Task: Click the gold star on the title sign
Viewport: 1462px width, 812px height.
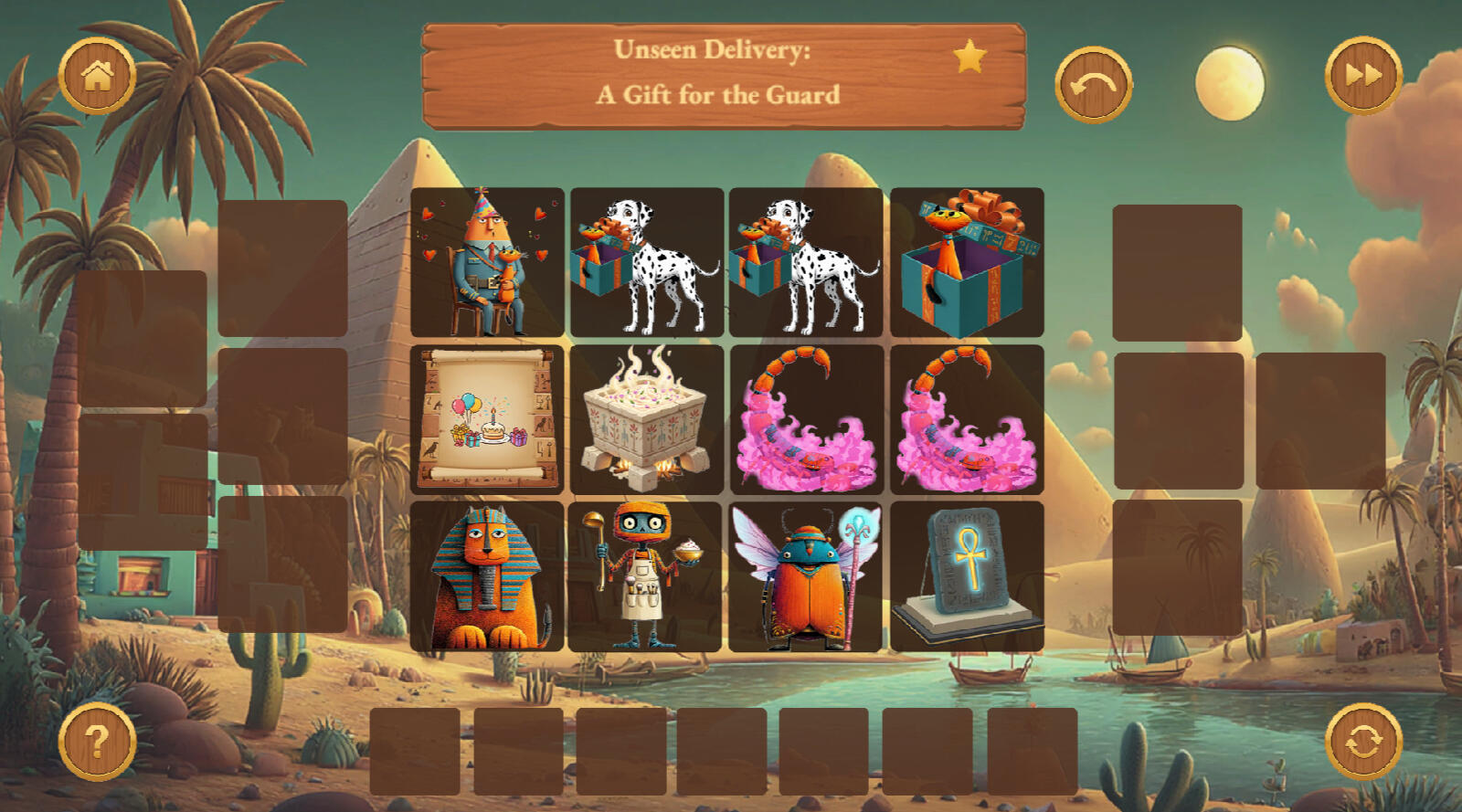Action: [x=969, y=57]
